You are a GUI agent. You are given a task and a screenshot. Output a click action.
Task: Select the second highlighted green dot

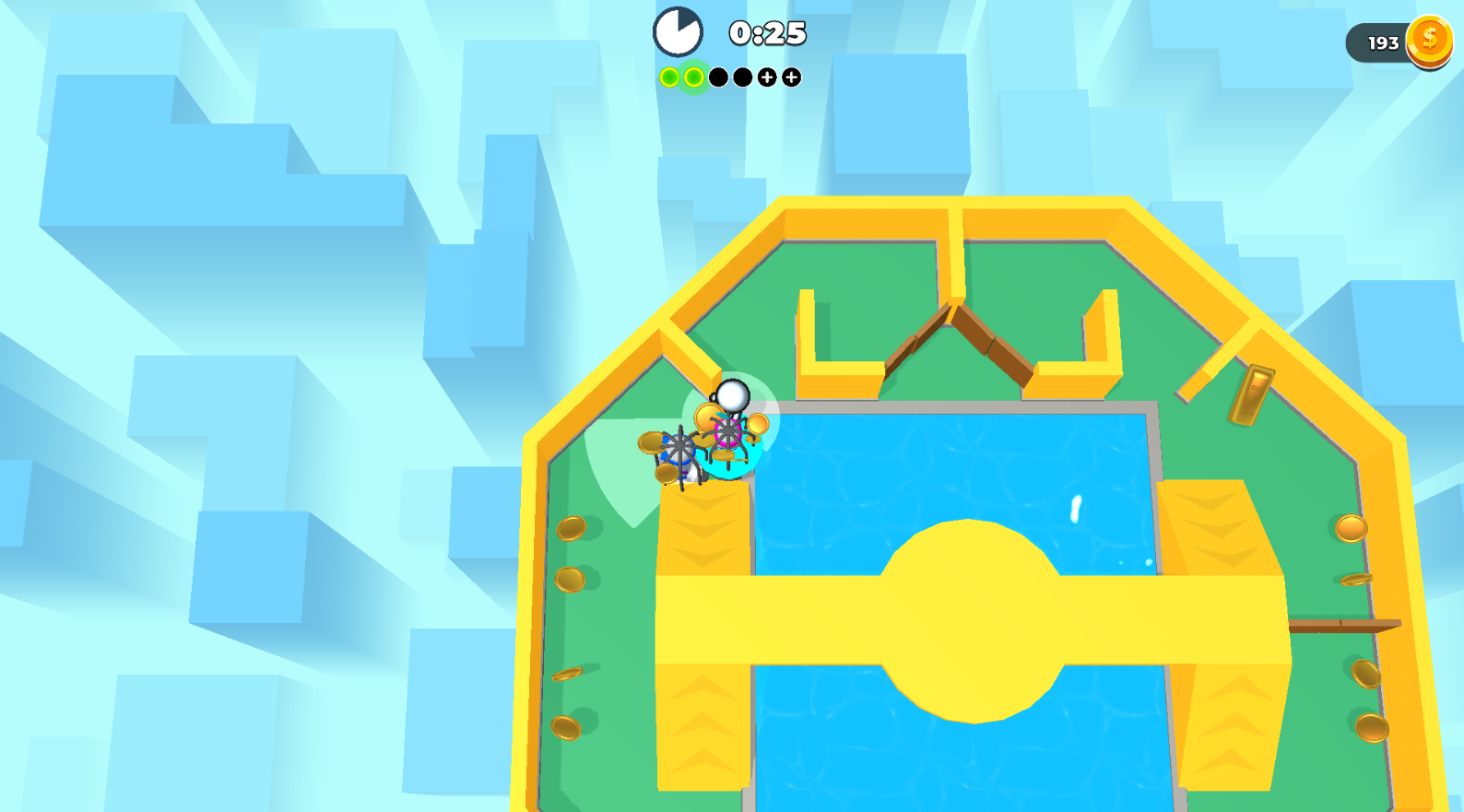pos(693,78)
